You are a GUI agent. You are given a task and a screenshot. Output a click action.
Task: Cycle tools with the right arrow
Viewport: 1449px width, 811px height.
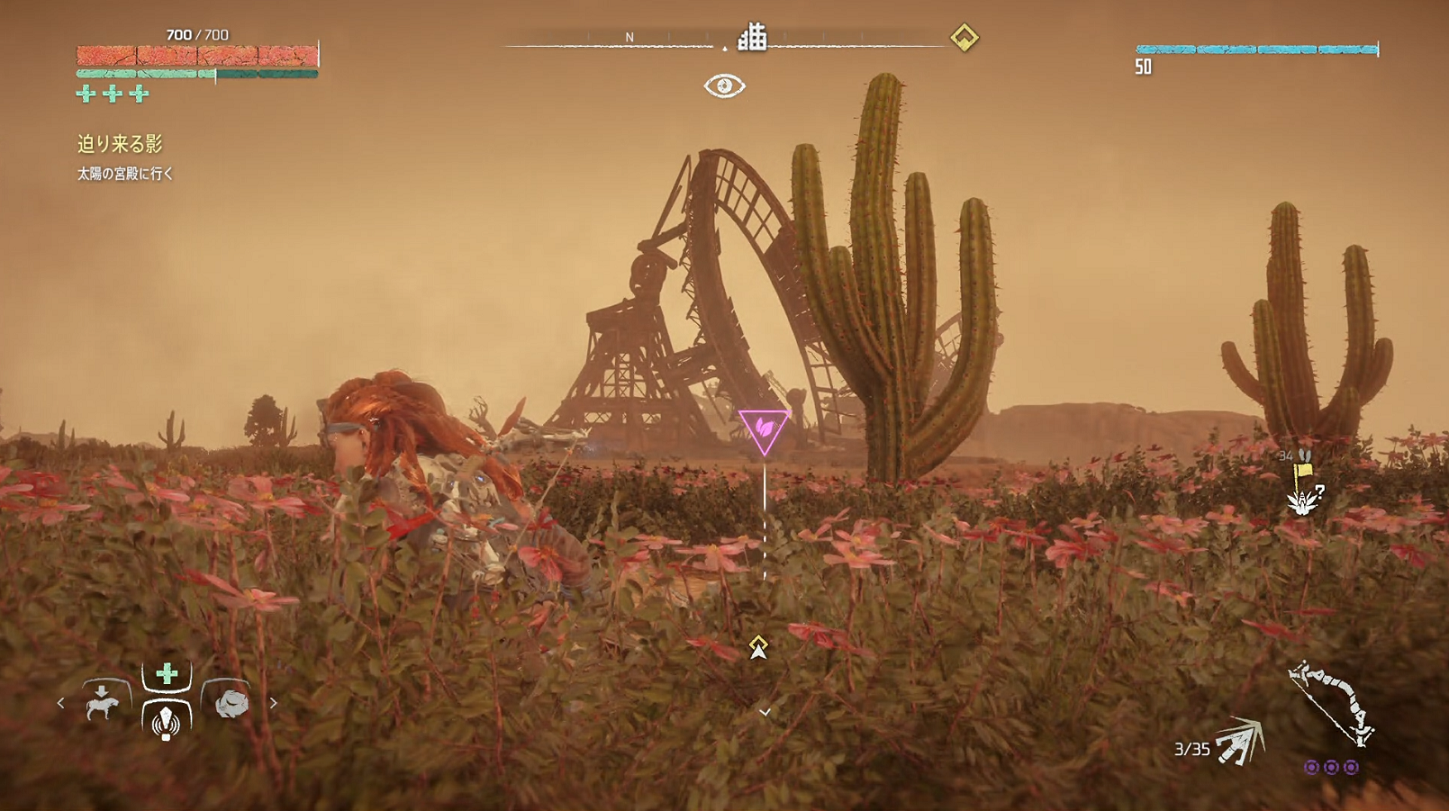273,703
